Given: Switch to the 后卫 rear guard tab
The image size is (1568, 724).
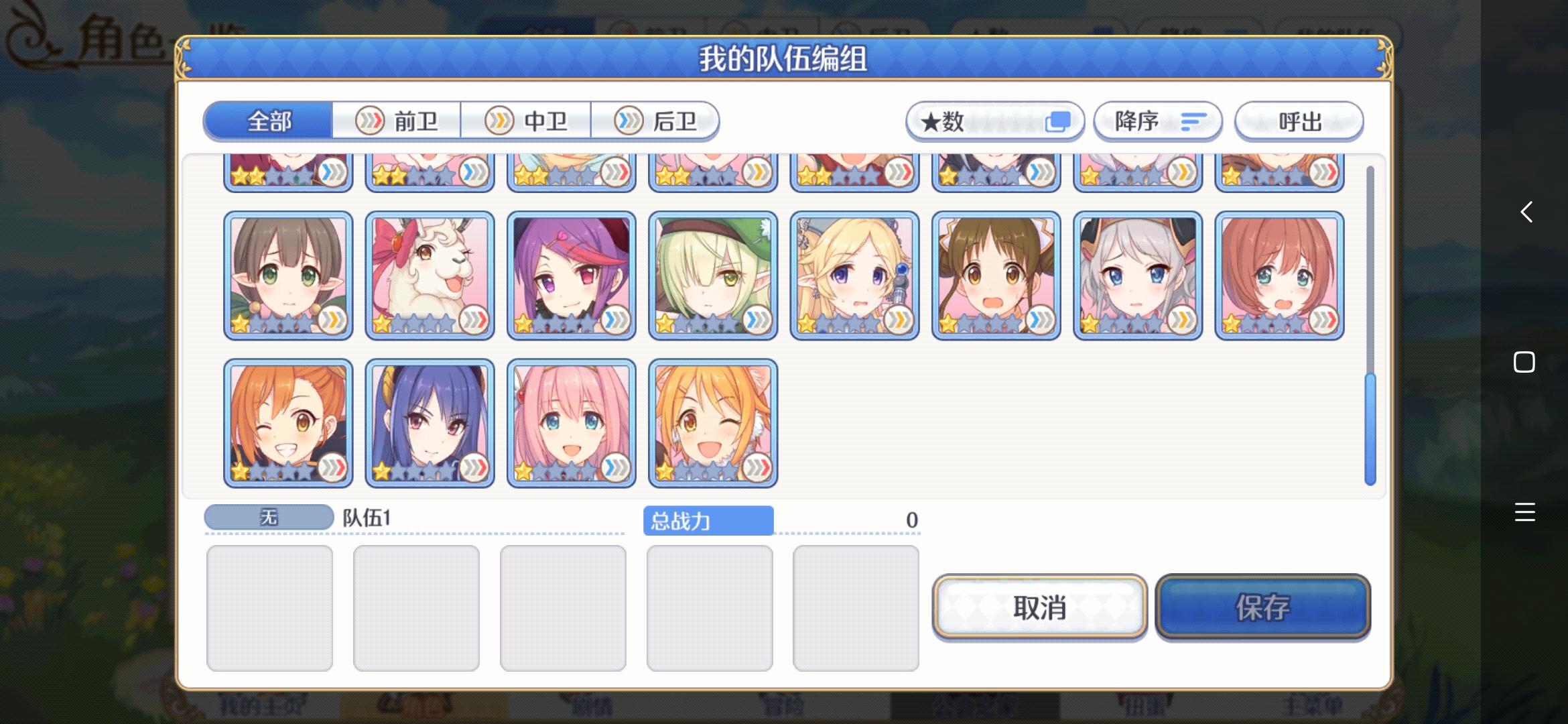Looking at the screenshot, I should (657, 121).
